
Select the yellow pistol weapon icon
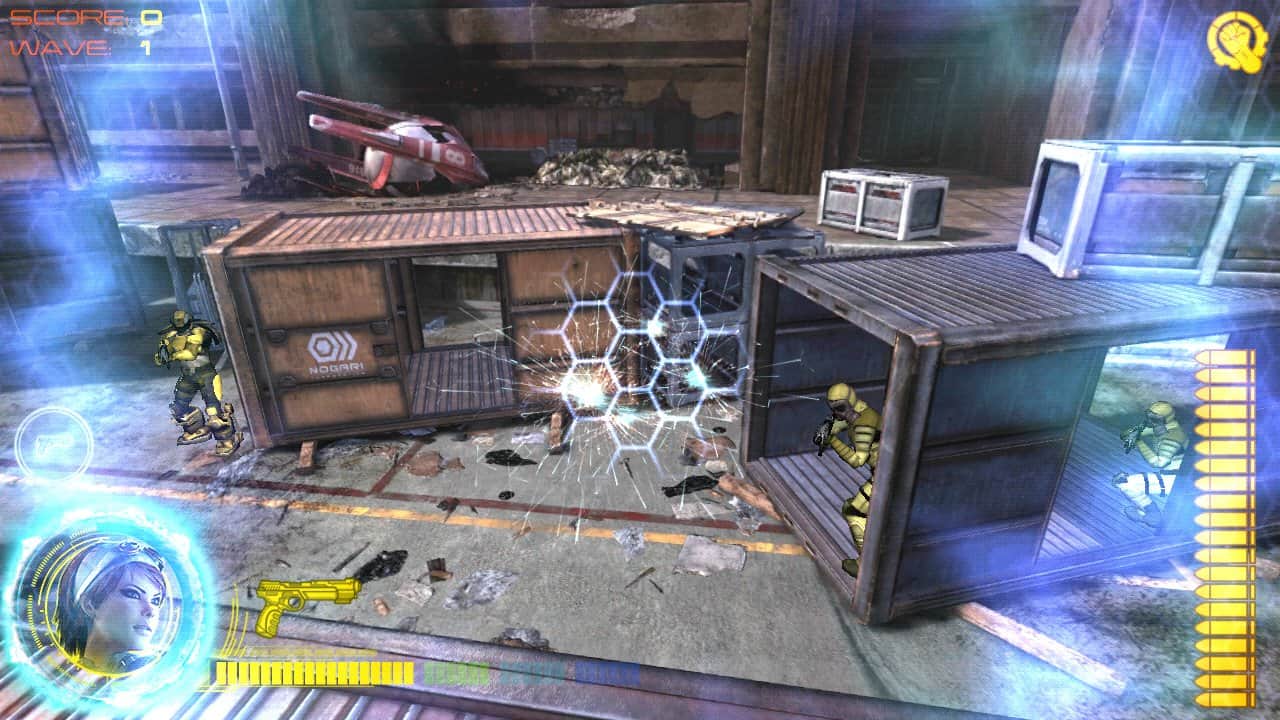pyautogui.click(x=306, y=602)
